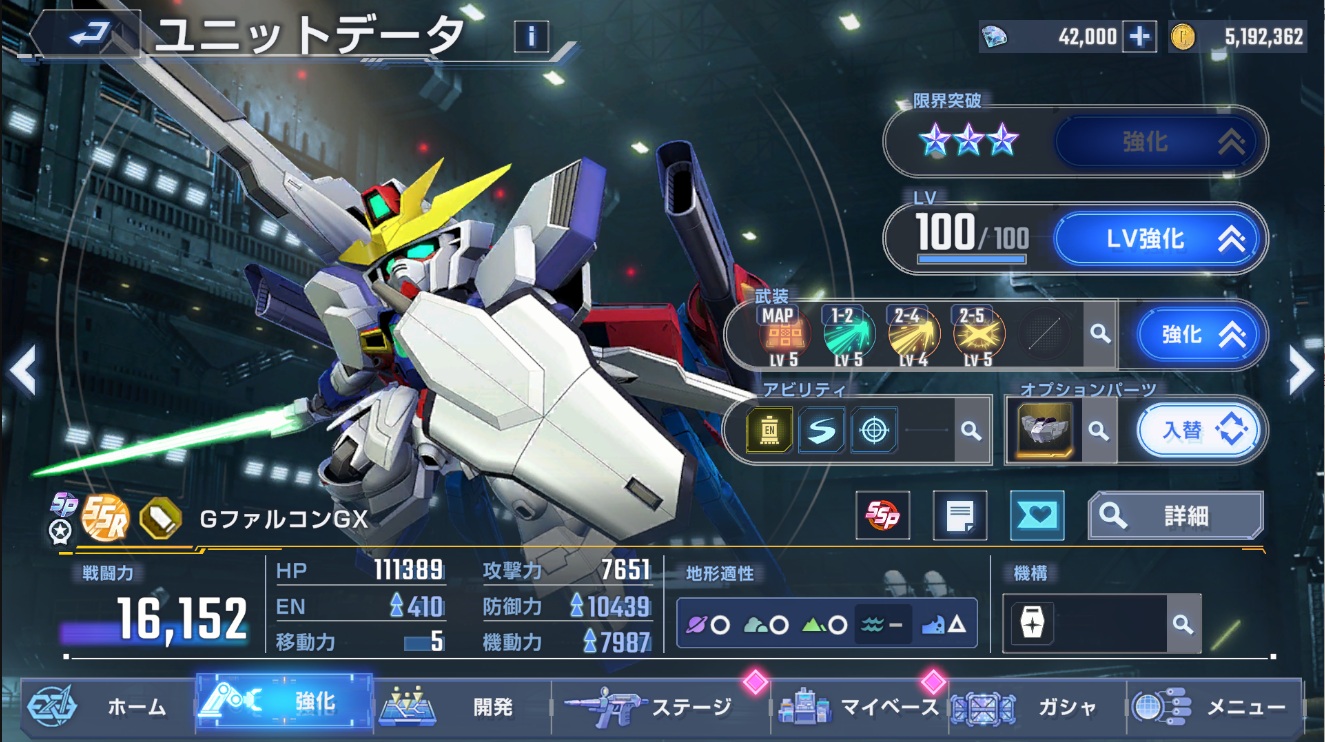View abilities with the アビリティ magnifier
Viewport: 1325px width, 742px height.
click(970, 430)
